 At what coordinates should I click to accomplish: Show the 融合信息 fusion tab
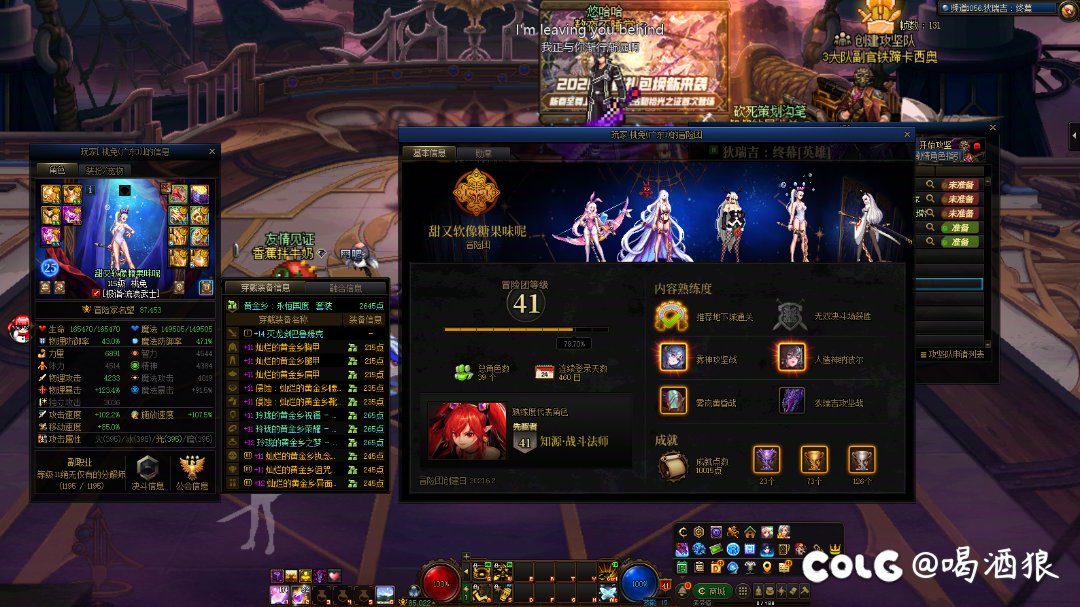(x=346, y=288)
